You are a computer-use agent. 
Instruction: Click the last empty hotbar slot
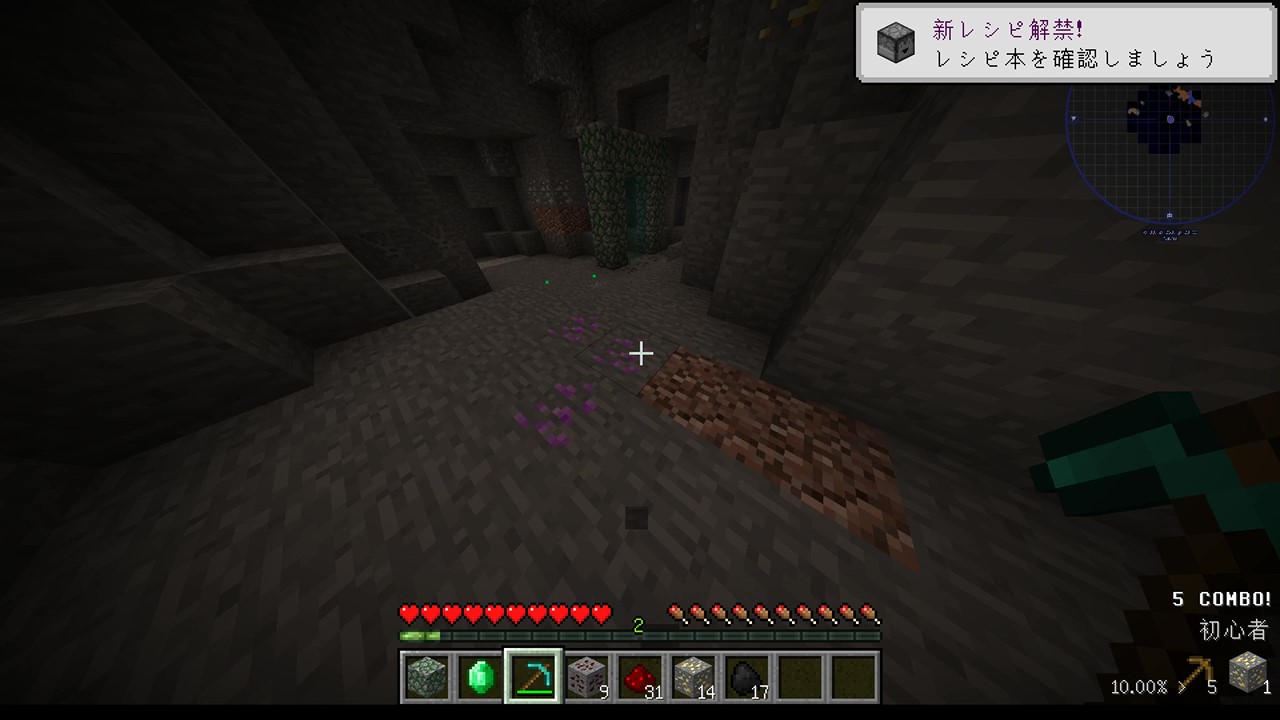click(x=852, y=677)
